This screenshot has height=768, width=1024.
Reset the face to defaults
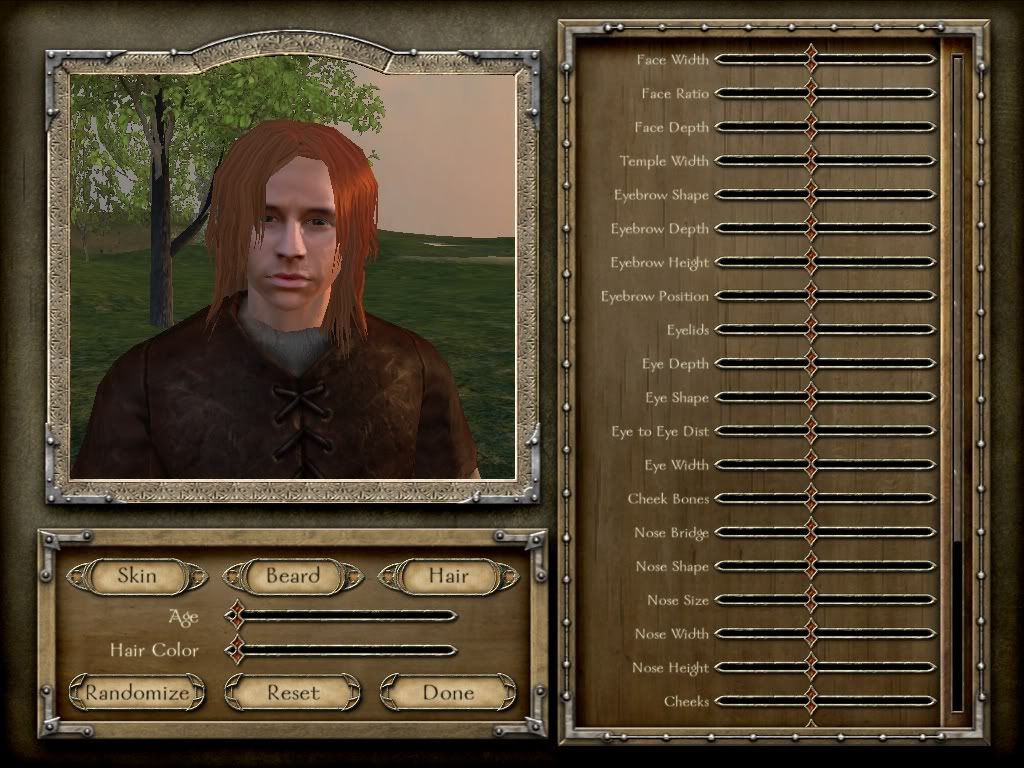point(292,692)
